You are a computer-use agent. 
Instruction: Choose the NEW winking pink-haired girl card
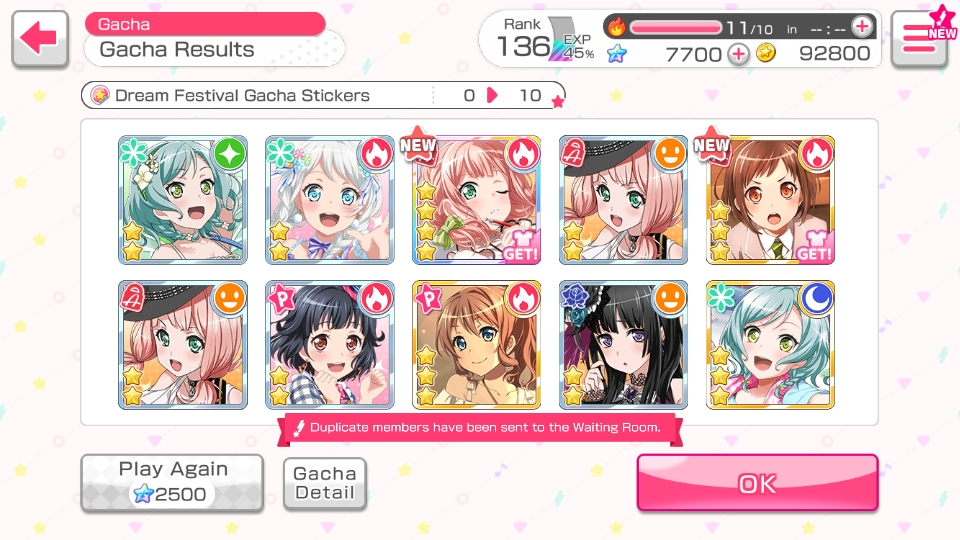tap(477, 200)
